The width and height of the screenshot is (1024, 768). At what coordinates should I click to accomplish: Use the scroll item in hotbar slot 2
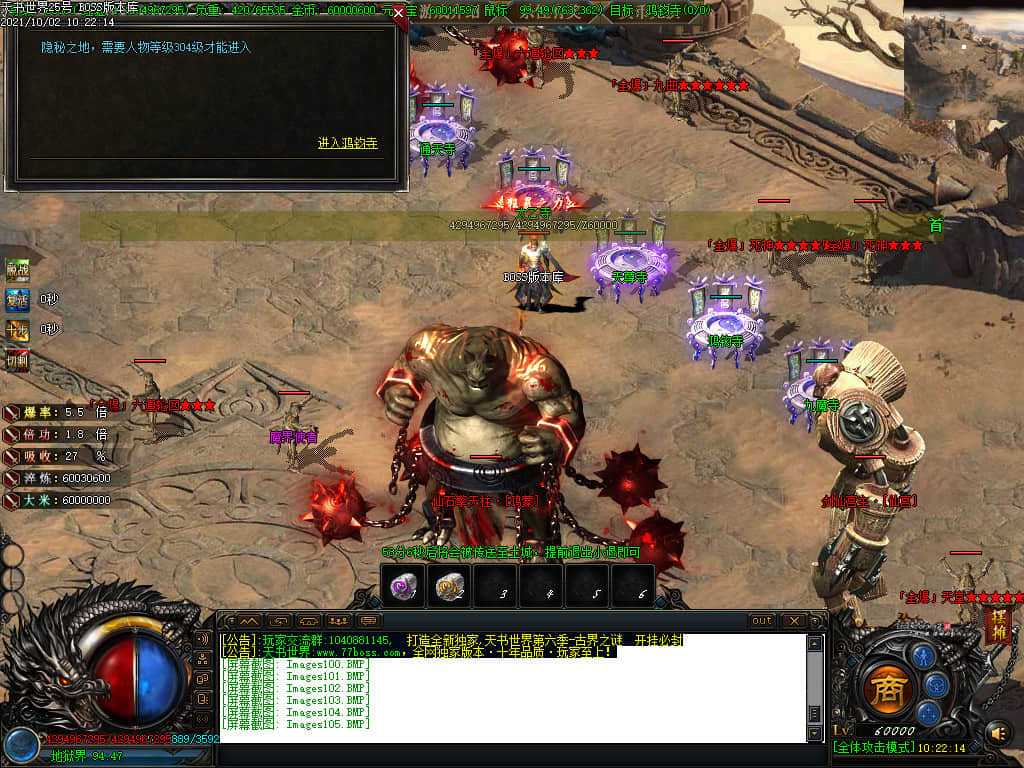tap(450, 586)
